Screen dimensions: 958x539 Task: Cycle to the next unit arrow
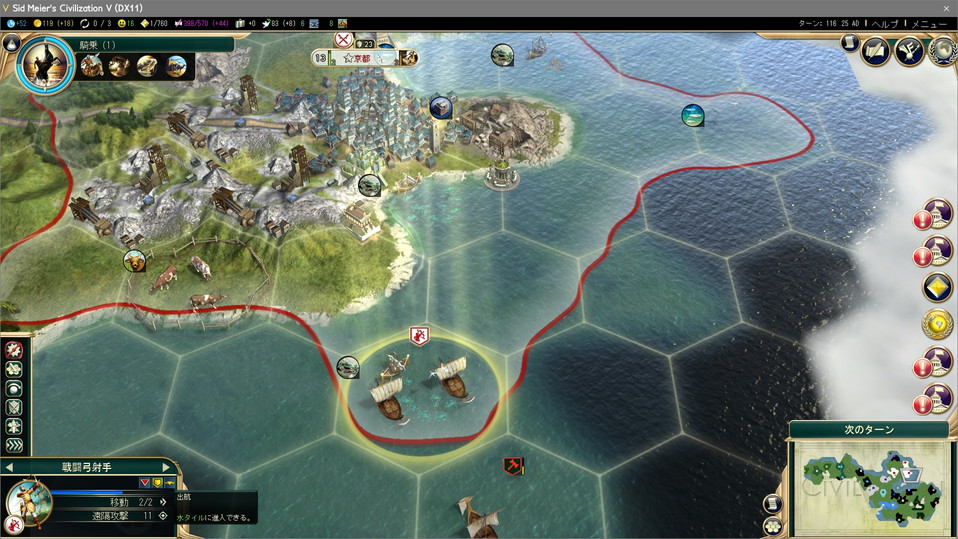tap(167, 467)
